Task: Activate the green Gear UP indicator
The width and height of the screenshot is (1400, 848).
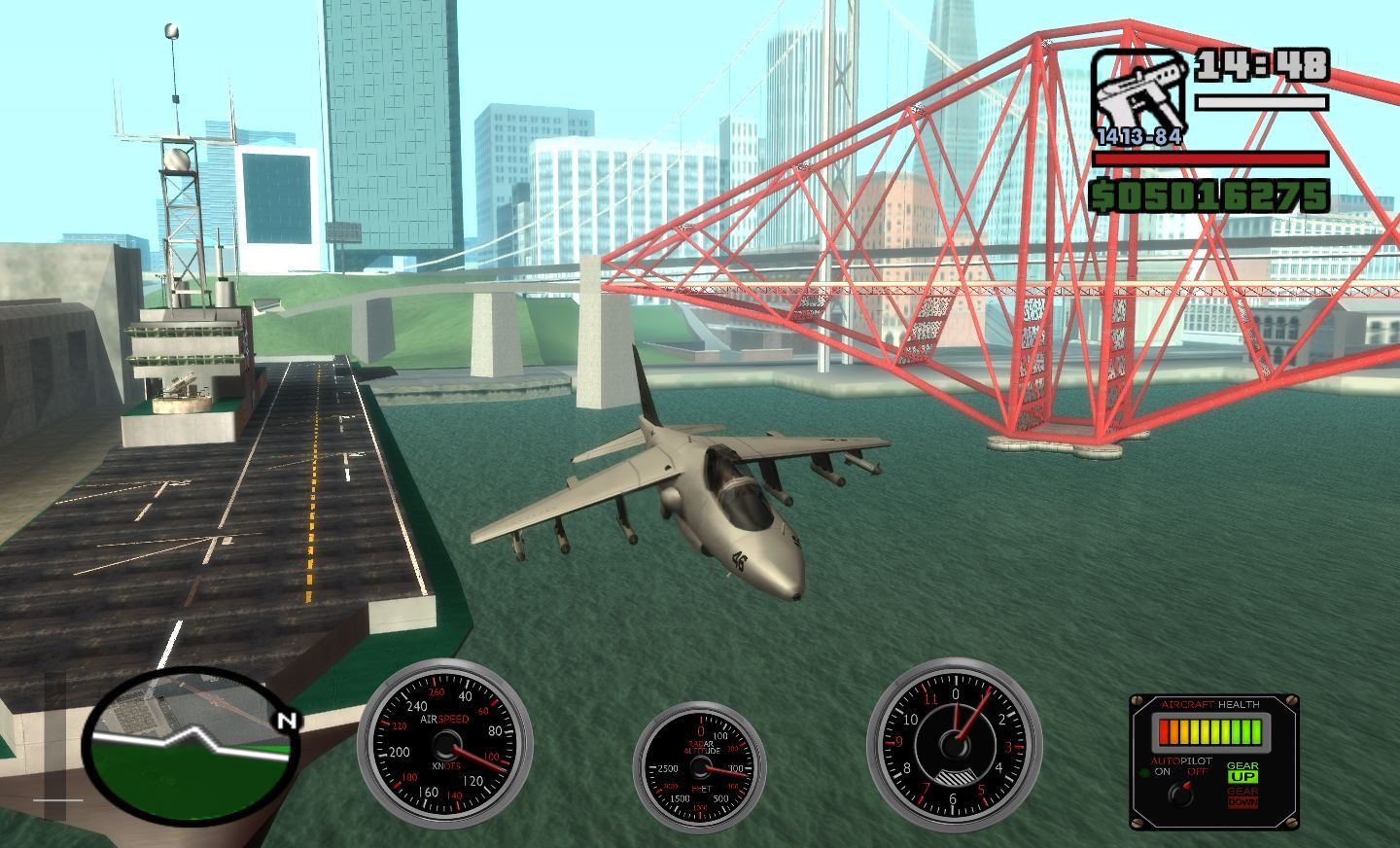Action: pos(1242,776)
